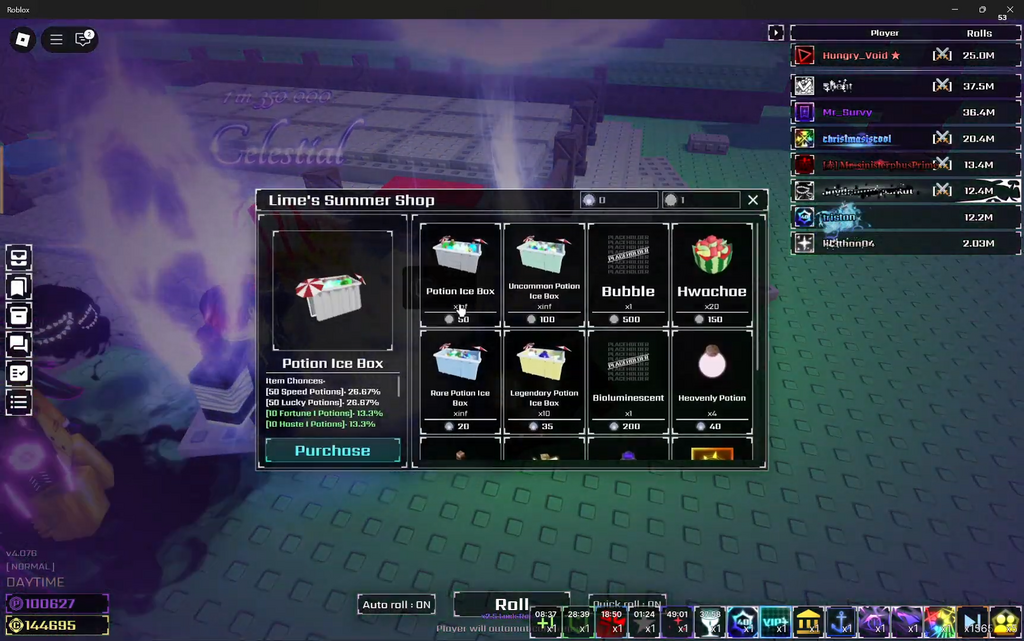
Task: Purchase the Potion Ice Box
Action: point(332,451)
